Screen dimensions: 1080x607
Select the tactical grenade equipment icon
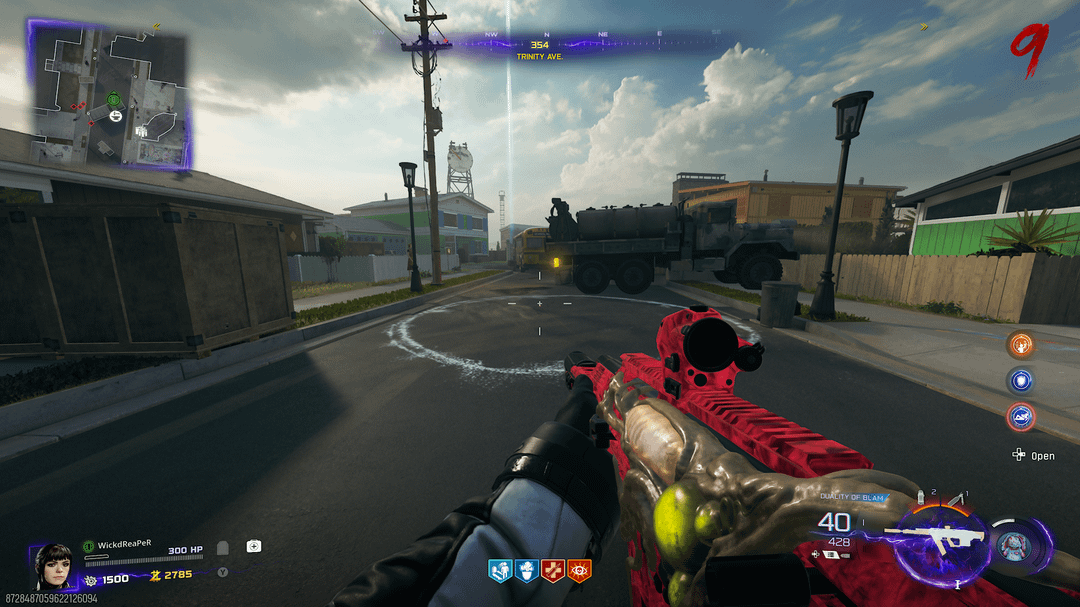pos(922,497)
